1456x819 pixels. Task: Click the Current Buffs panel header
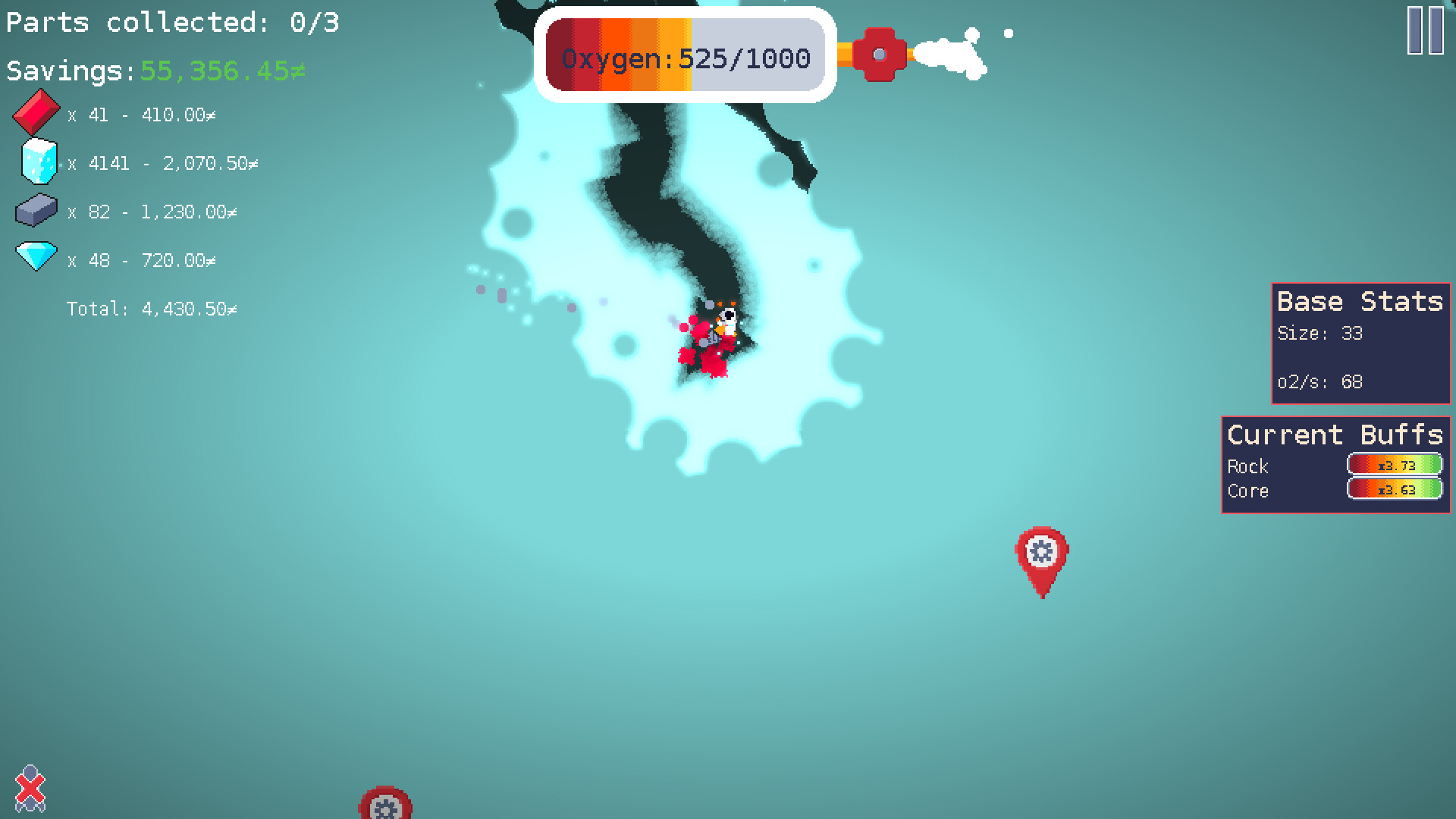coord(1334,435)
